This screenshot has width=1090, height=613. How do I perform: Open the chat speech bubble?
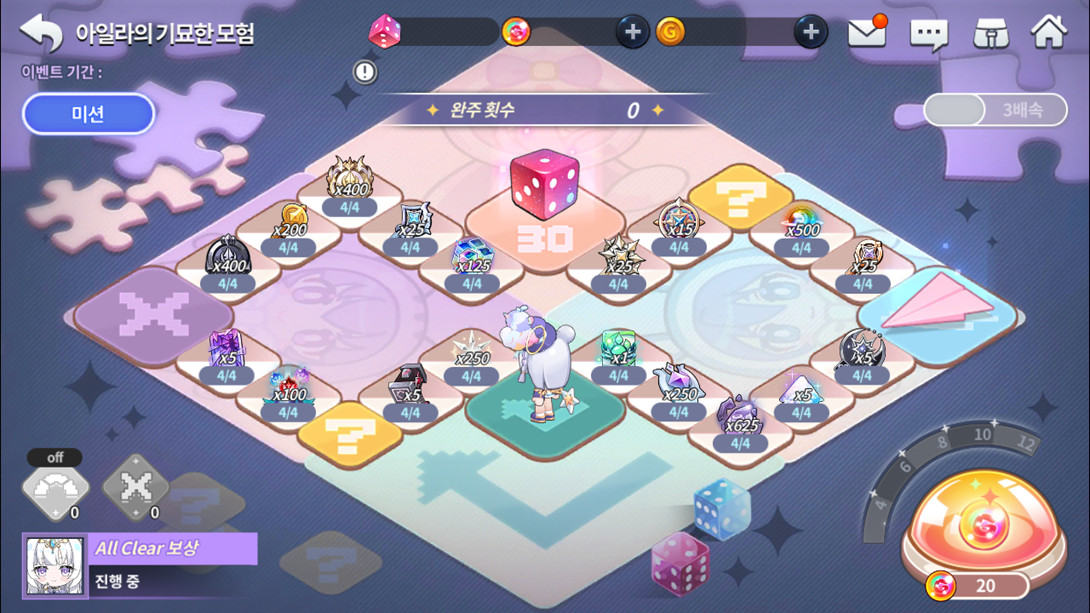point(928,34)
